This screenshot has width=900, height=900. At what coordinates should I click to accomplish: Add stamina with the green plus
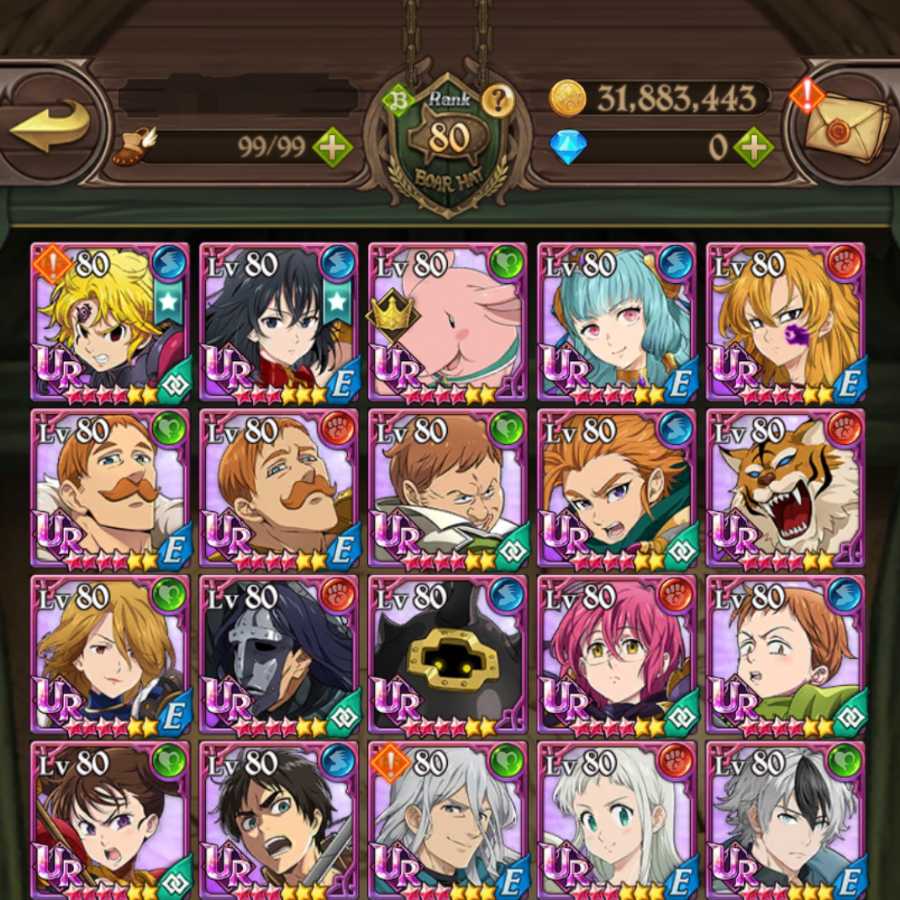[x=332, y=148]
